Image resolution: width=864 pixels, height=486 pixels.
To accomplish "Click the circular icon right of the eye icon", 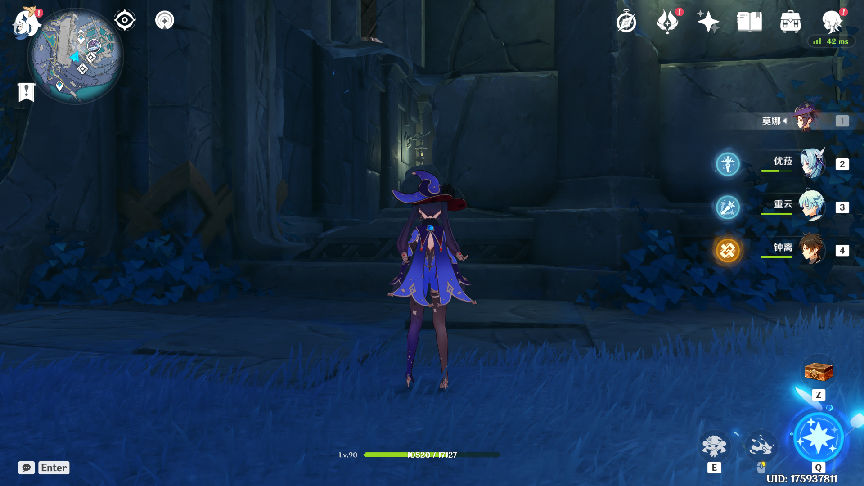I will (x=165, y=20).
